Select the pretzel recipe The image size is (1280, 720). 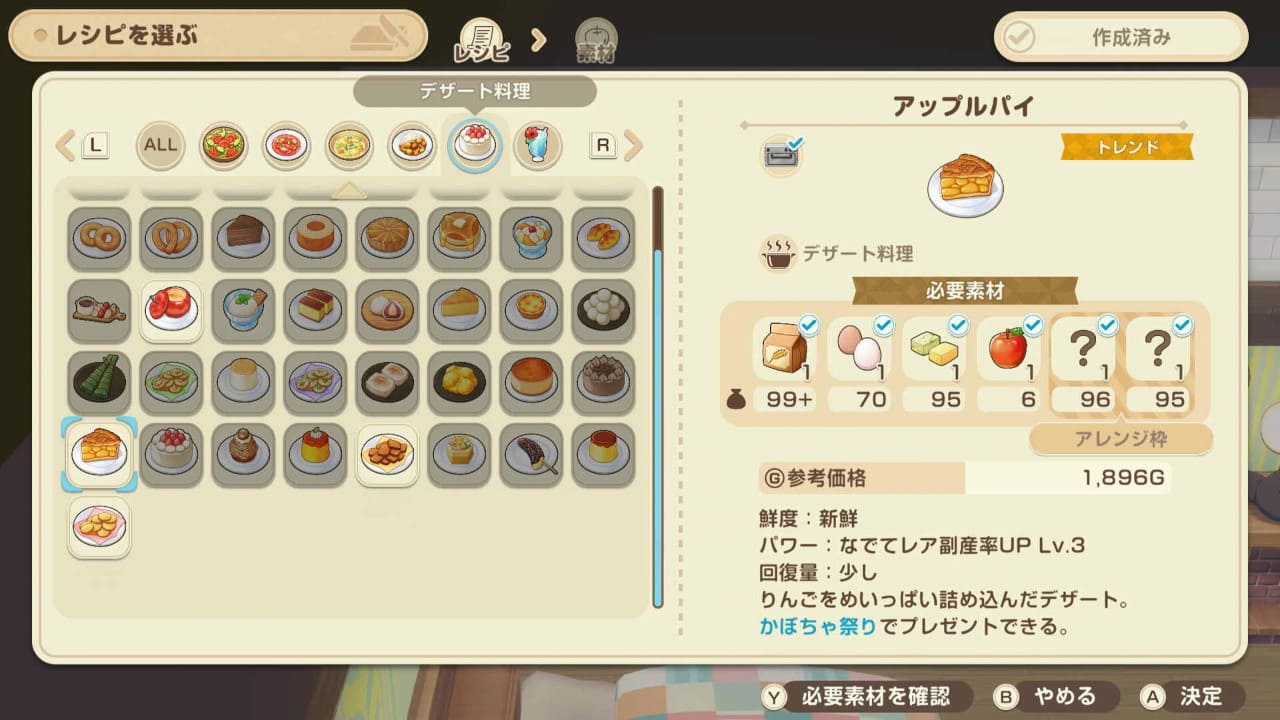[x=171, y=238]
